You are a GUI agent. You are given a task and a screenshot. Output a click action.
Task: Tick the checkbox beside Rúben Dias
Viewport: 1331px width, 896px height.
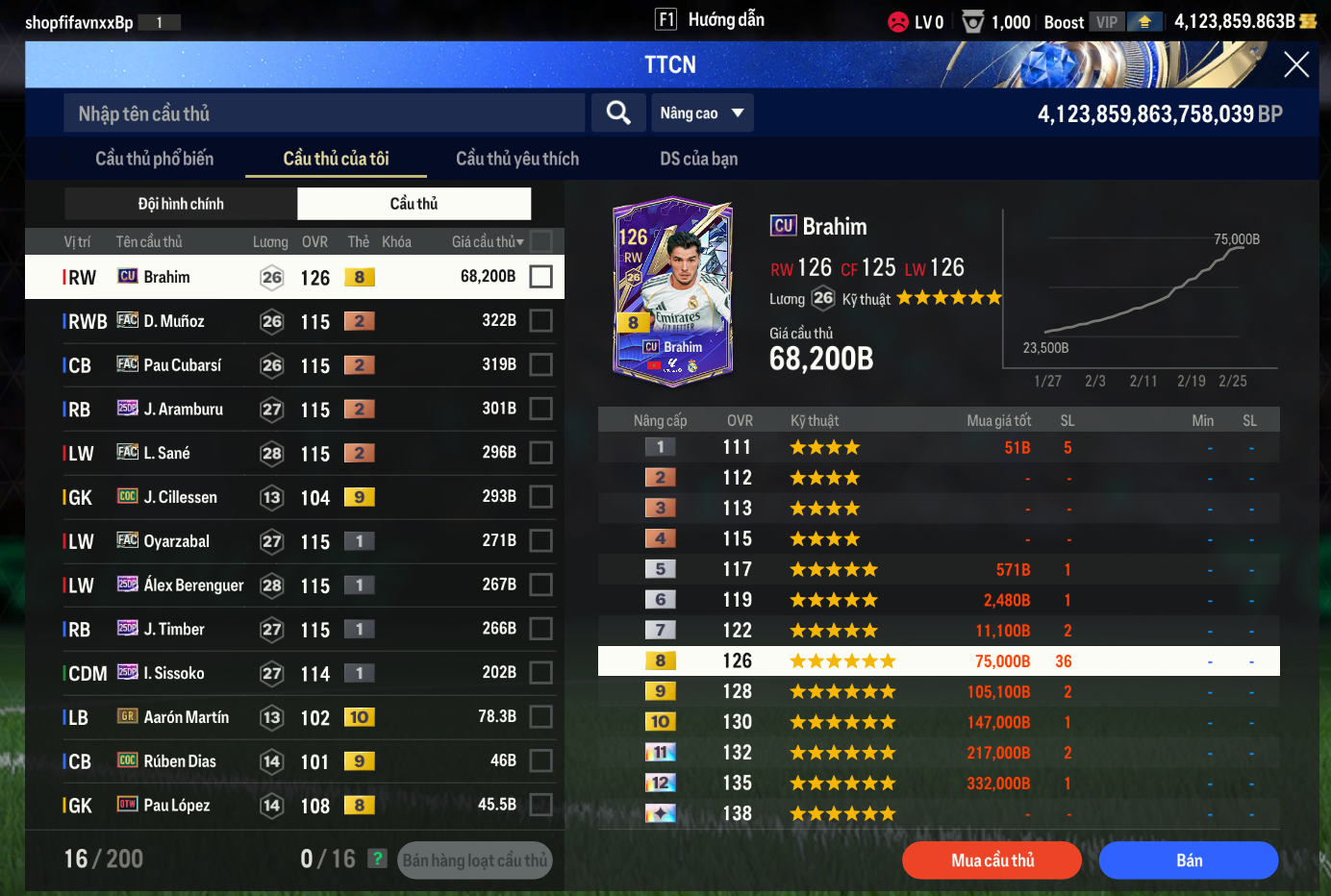click(x=541, y=761)
